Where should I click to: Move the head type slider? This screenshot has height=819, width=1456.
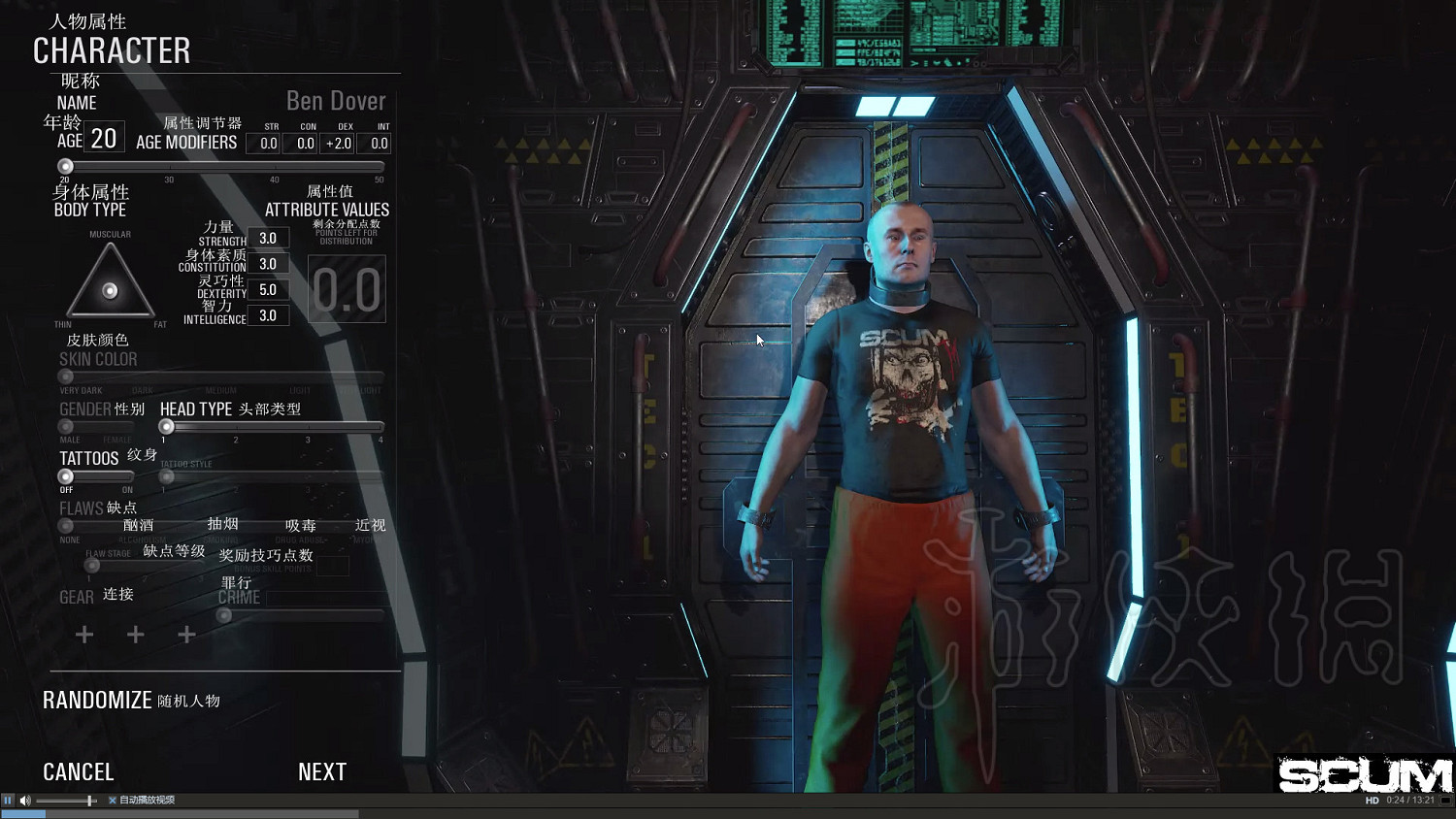pos(167,427)
